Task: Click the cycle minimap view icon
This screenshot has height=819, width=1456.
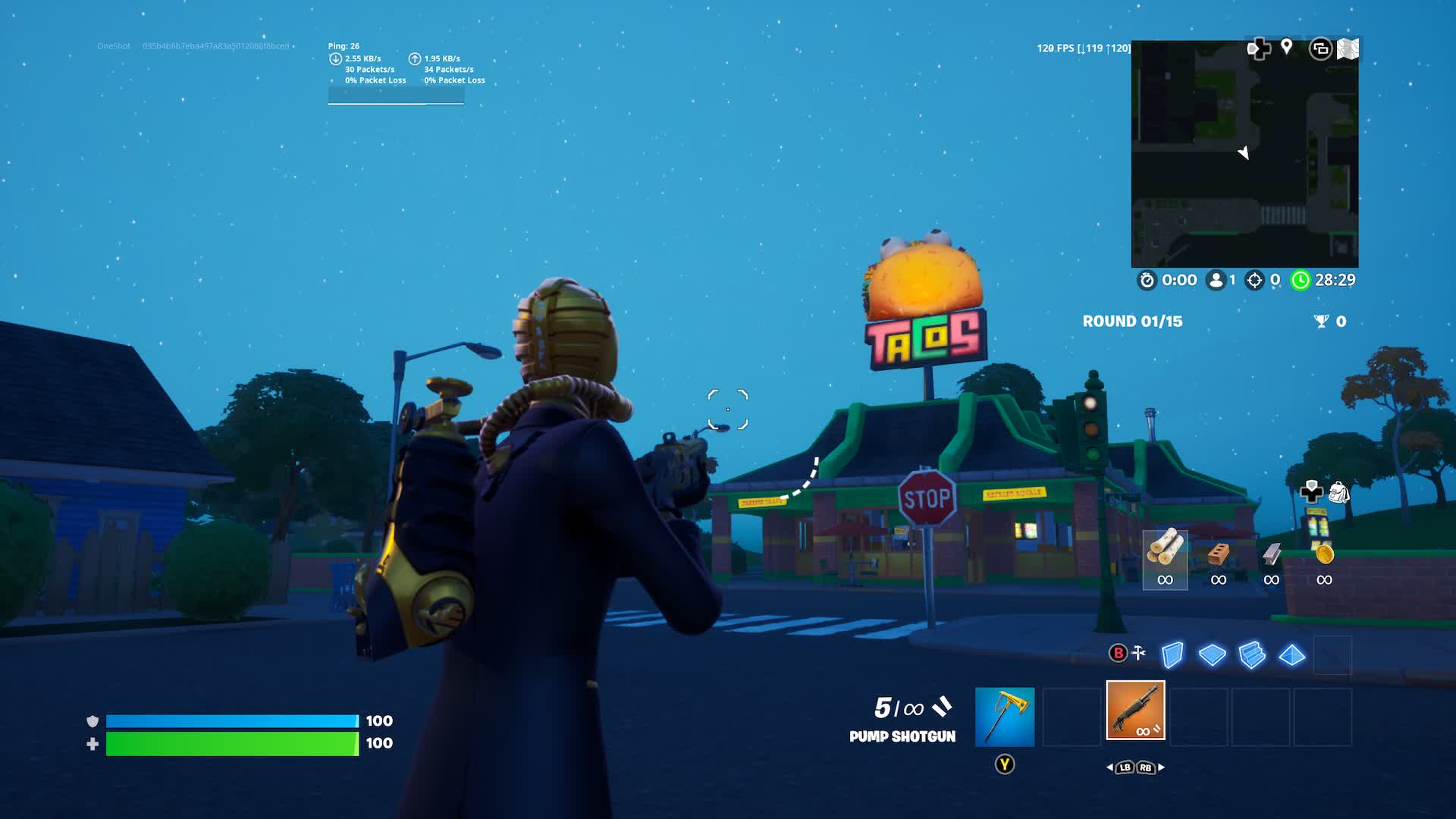Action: click(x=1320, y=48)
